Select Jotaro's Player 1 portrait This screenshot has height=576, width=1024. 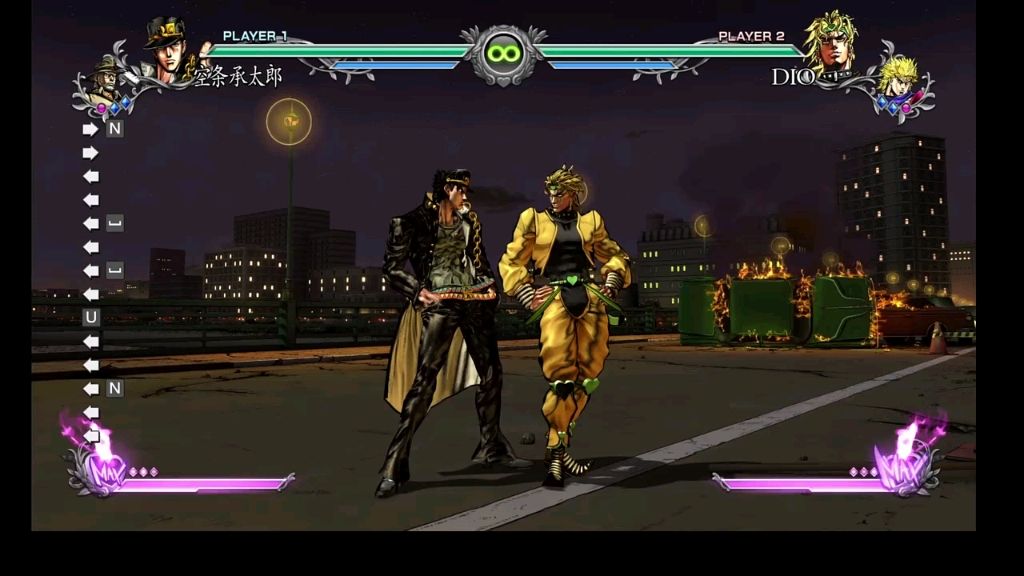(x=167, y=49)
